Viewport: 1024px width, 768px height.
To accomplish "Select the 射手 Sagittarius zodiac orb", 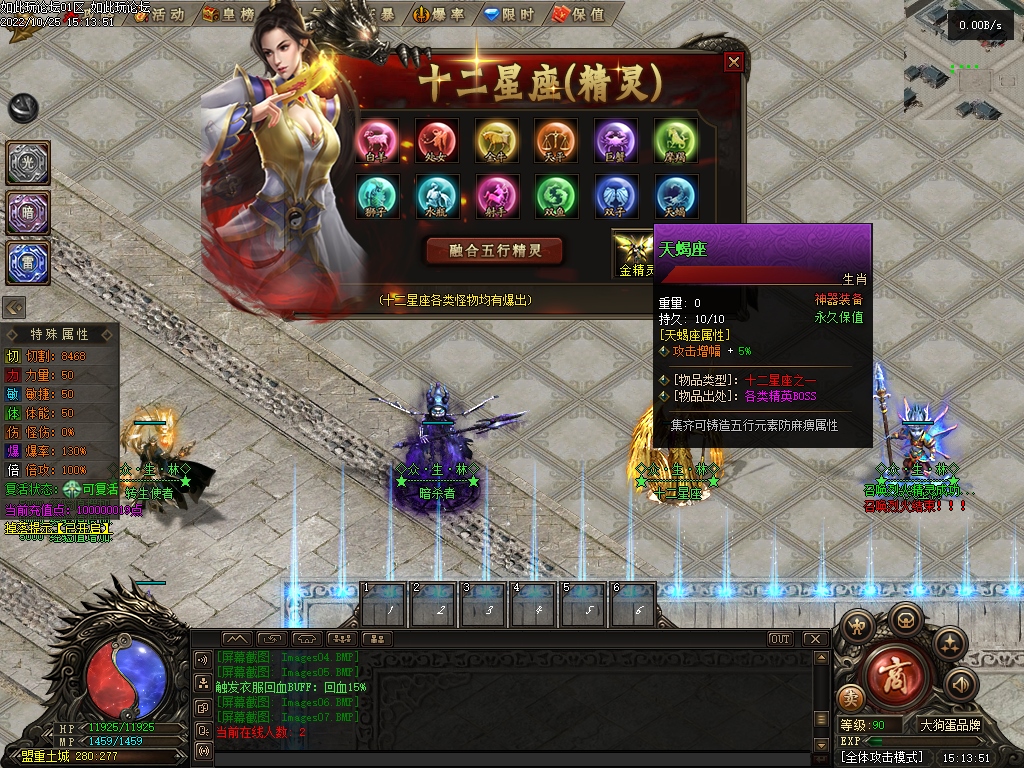I will click(x=496, y=196).
